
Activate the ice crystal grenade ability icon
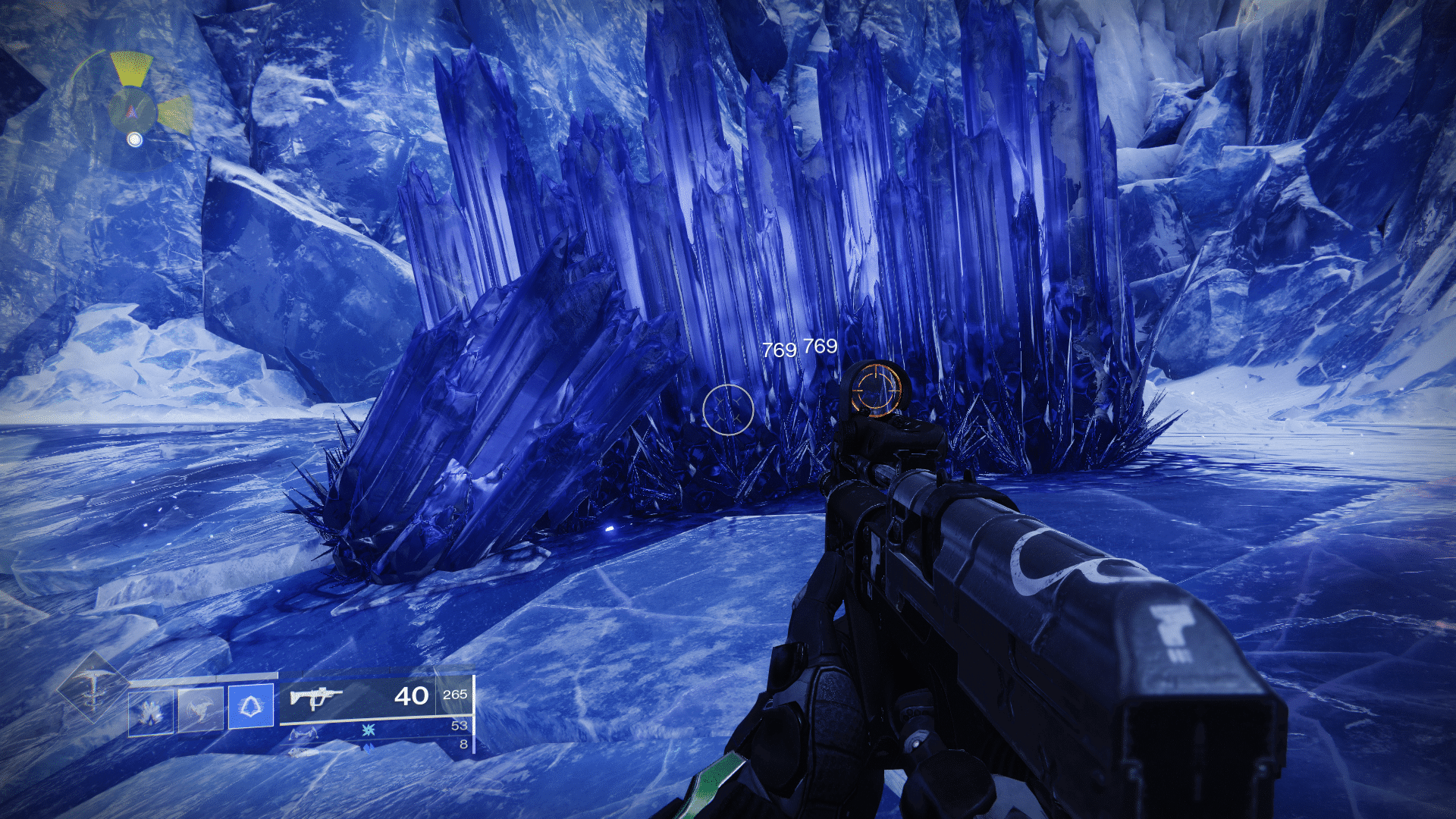[x=150, y=713]
